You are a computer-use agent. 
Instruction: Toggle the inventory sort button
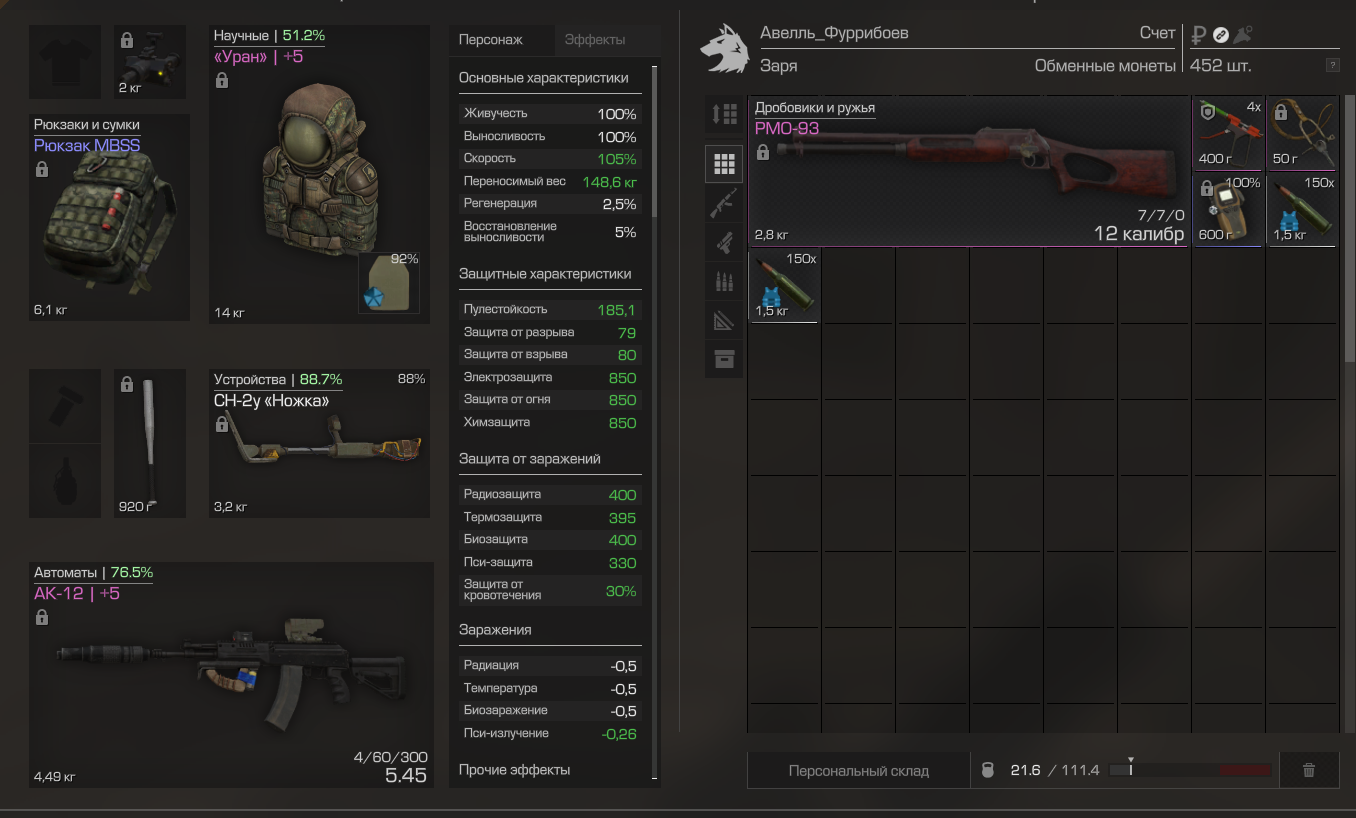click(x=724, y=114)
